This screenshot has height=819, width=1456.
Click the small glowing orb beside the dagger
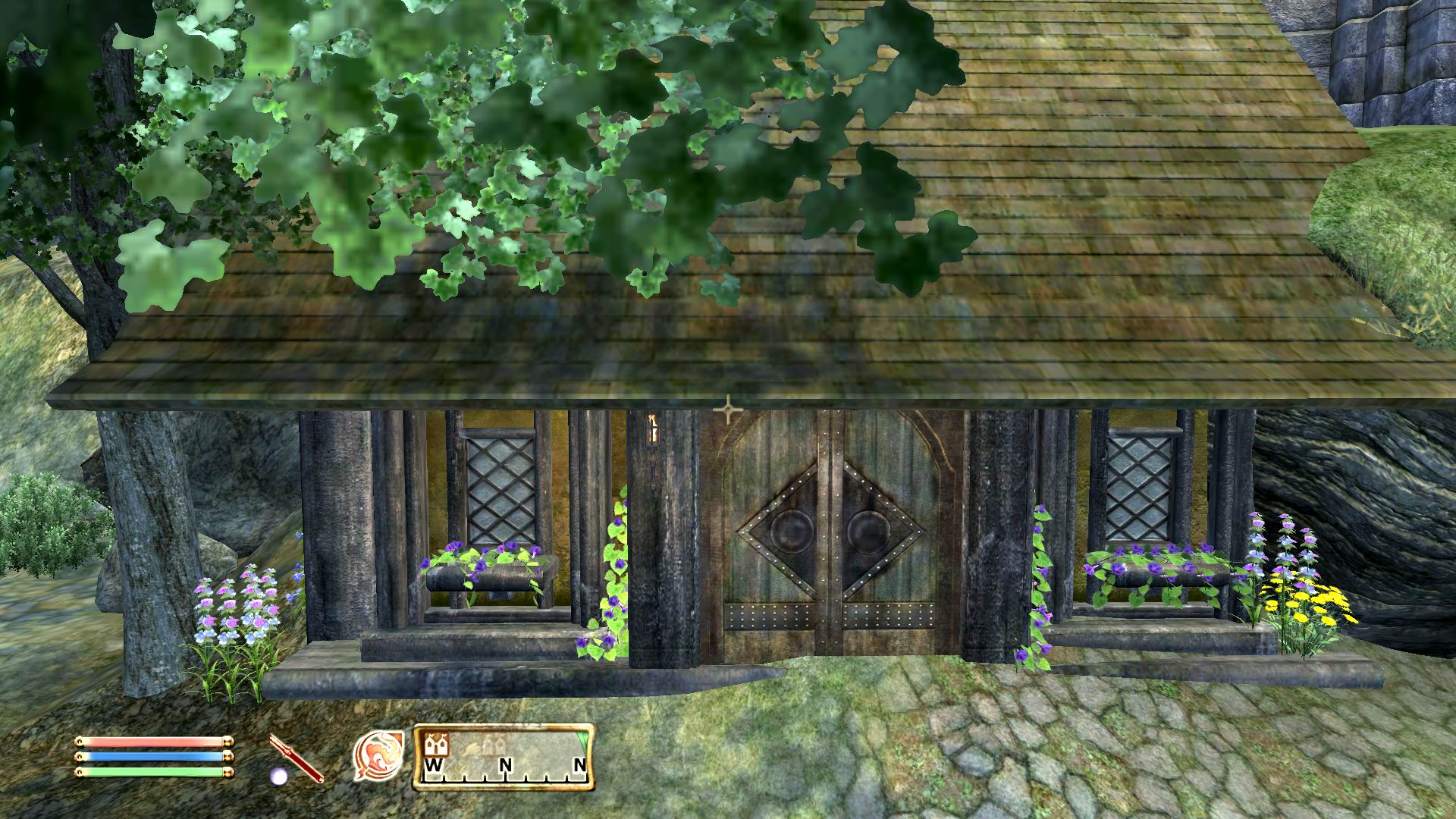pyautogui.click(x=279, y=776)
